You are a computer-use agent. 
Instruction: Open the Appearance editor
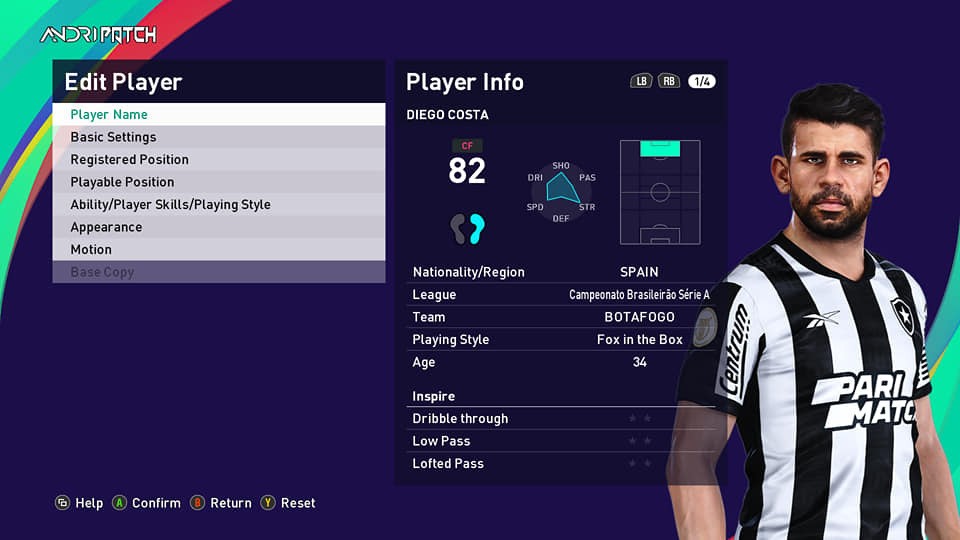218,227
